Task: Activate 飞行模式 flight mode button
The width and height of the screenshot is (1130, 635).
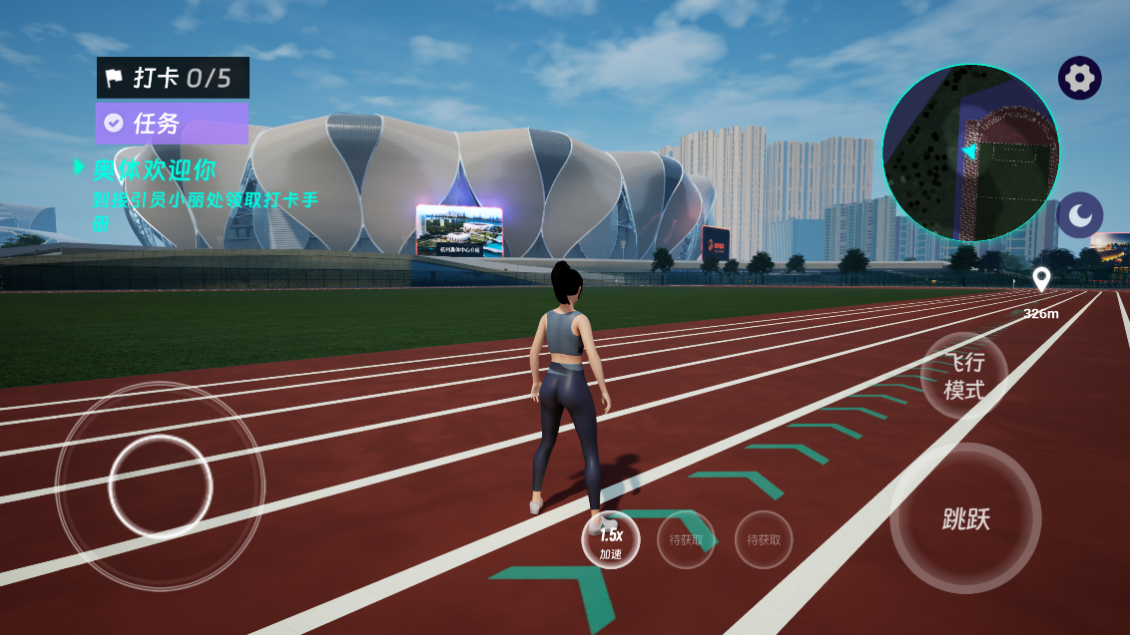Action: coord(964,377)
